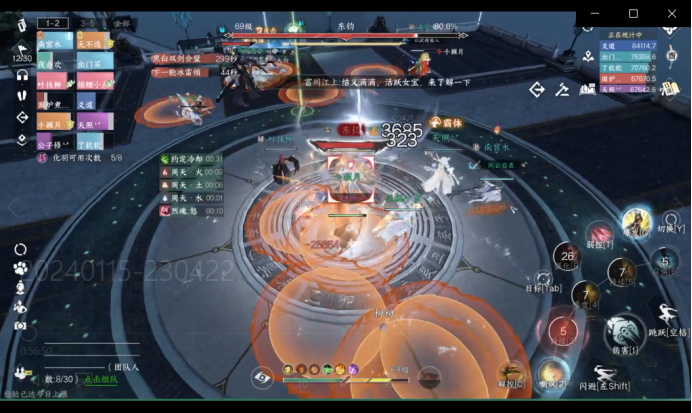
Task: Click the 点击组队 team-up link
Action: (99, 379)
